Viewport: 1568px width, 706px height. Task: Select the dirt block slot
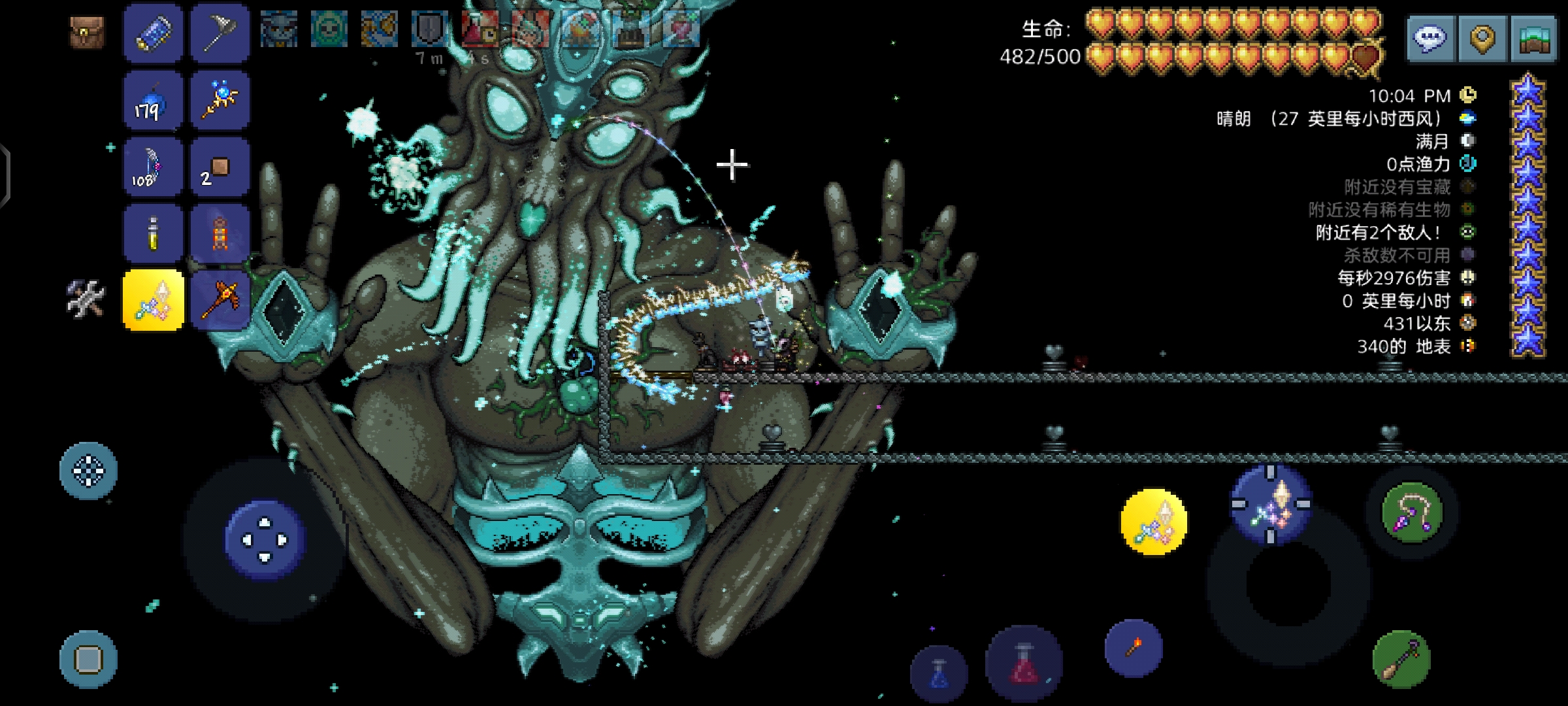pyautogui.click(x=220, y=167)
